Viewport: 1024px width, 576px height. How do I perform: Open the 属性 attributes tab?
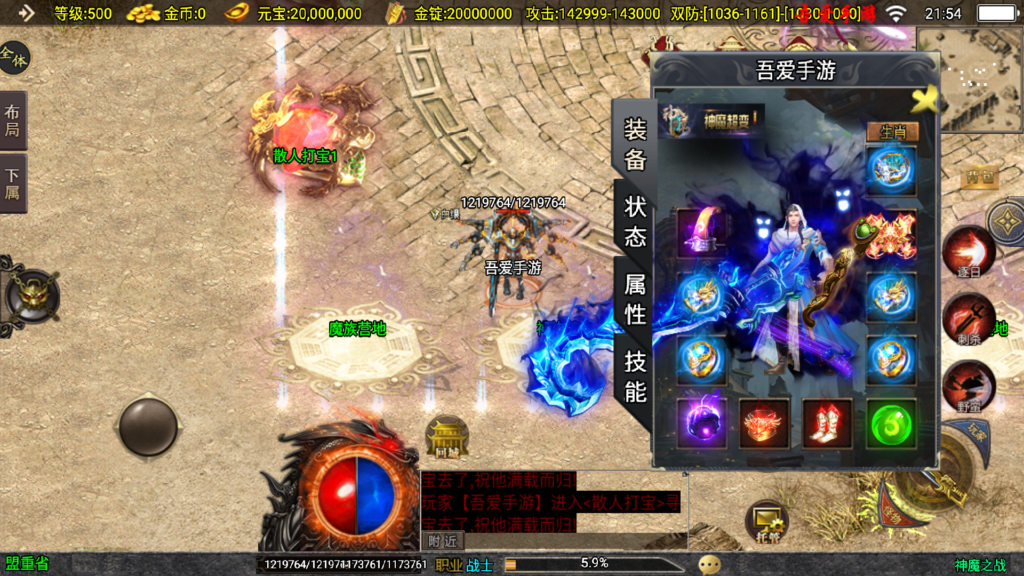point(636,299)
